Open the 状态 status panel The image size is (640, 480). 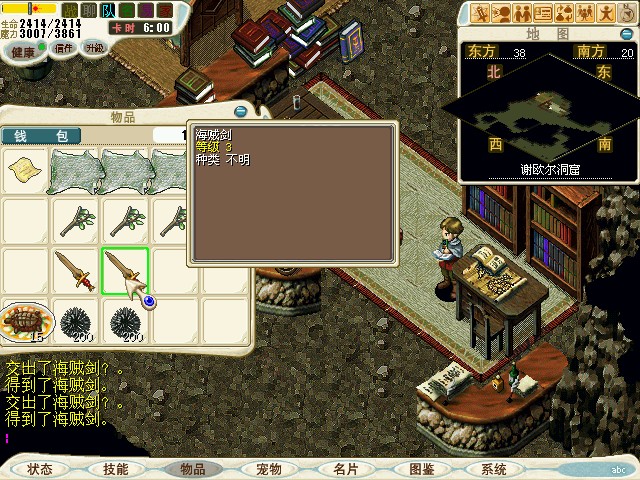(40, 469)
